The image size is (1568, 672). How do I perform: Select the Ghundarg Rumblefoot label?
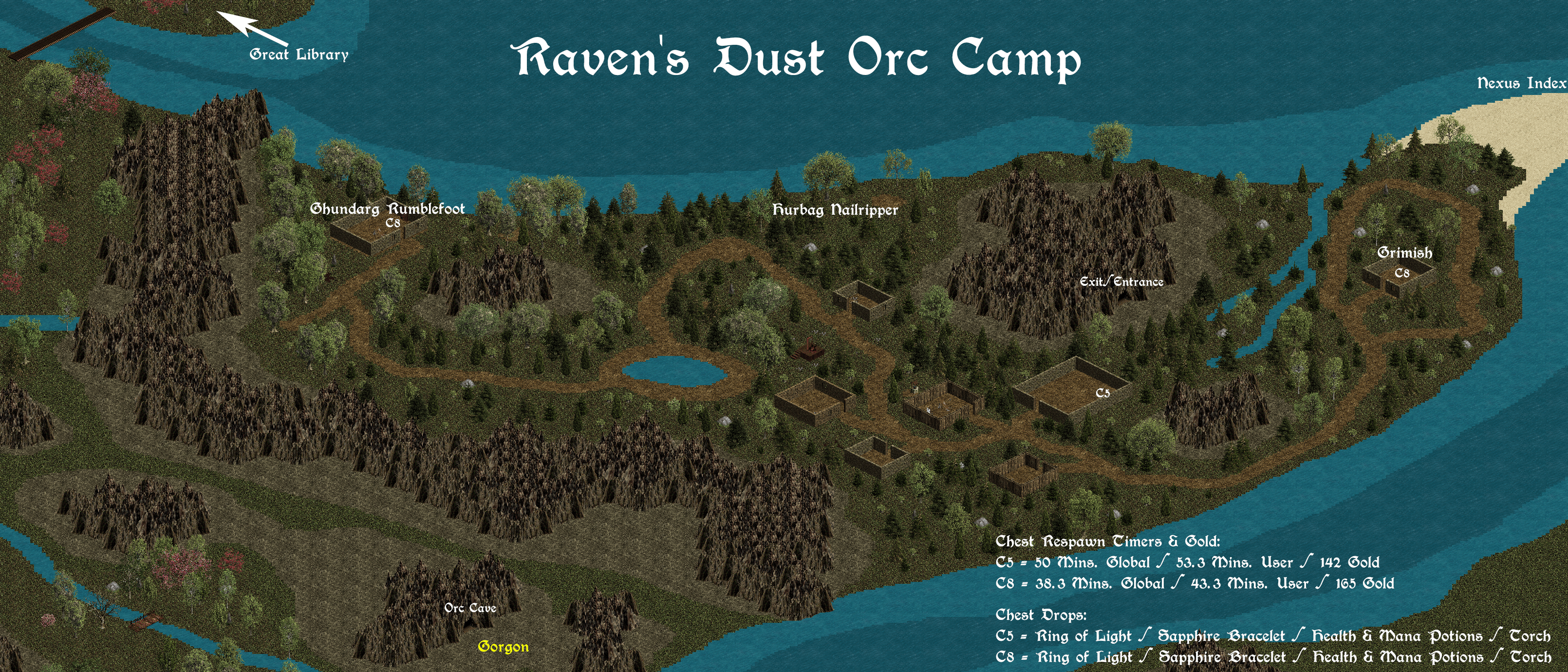(387, 209)
